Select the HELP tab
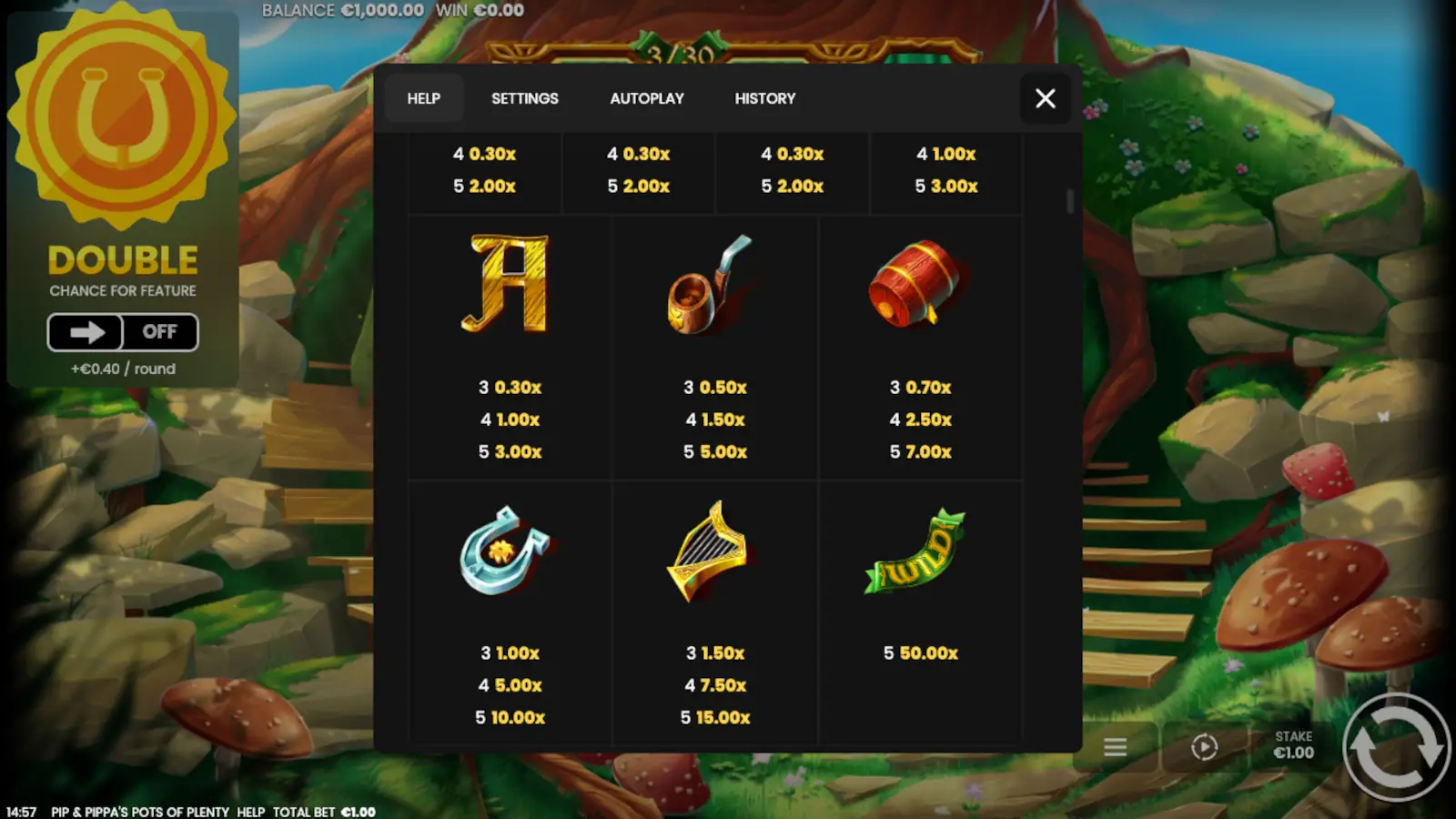 click(424, 98)
